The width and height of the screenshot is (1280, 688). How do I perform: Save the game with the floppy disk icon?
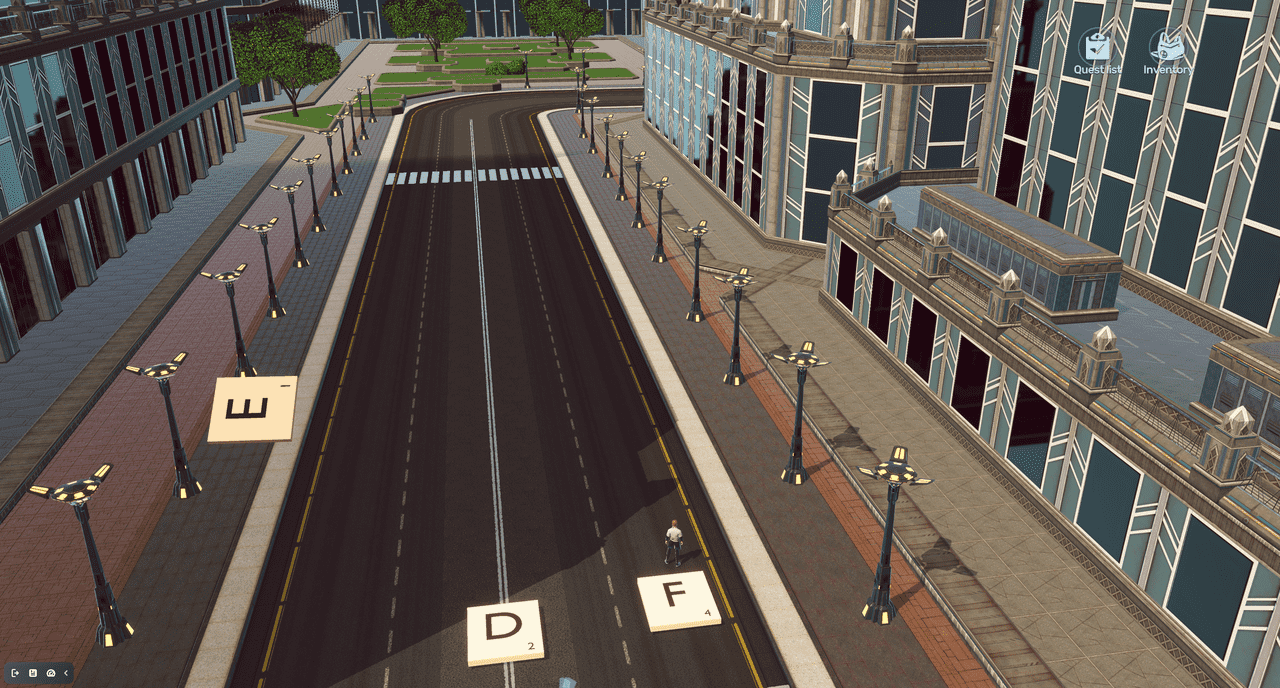(x=33, y=673)
